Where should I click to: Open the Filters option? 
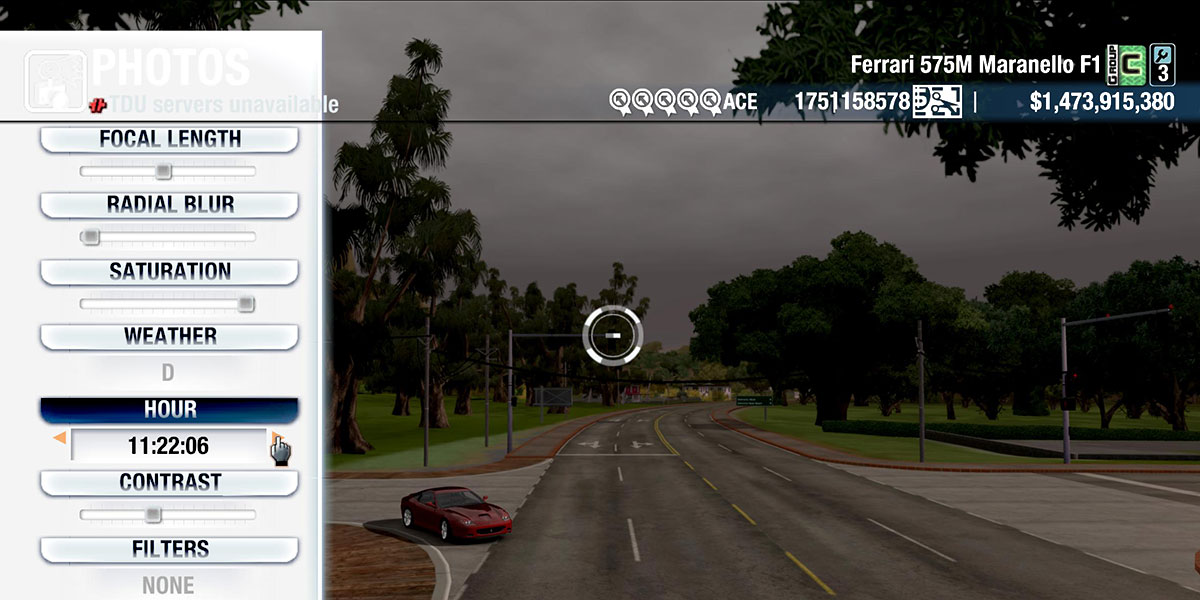tap(169, 549)
